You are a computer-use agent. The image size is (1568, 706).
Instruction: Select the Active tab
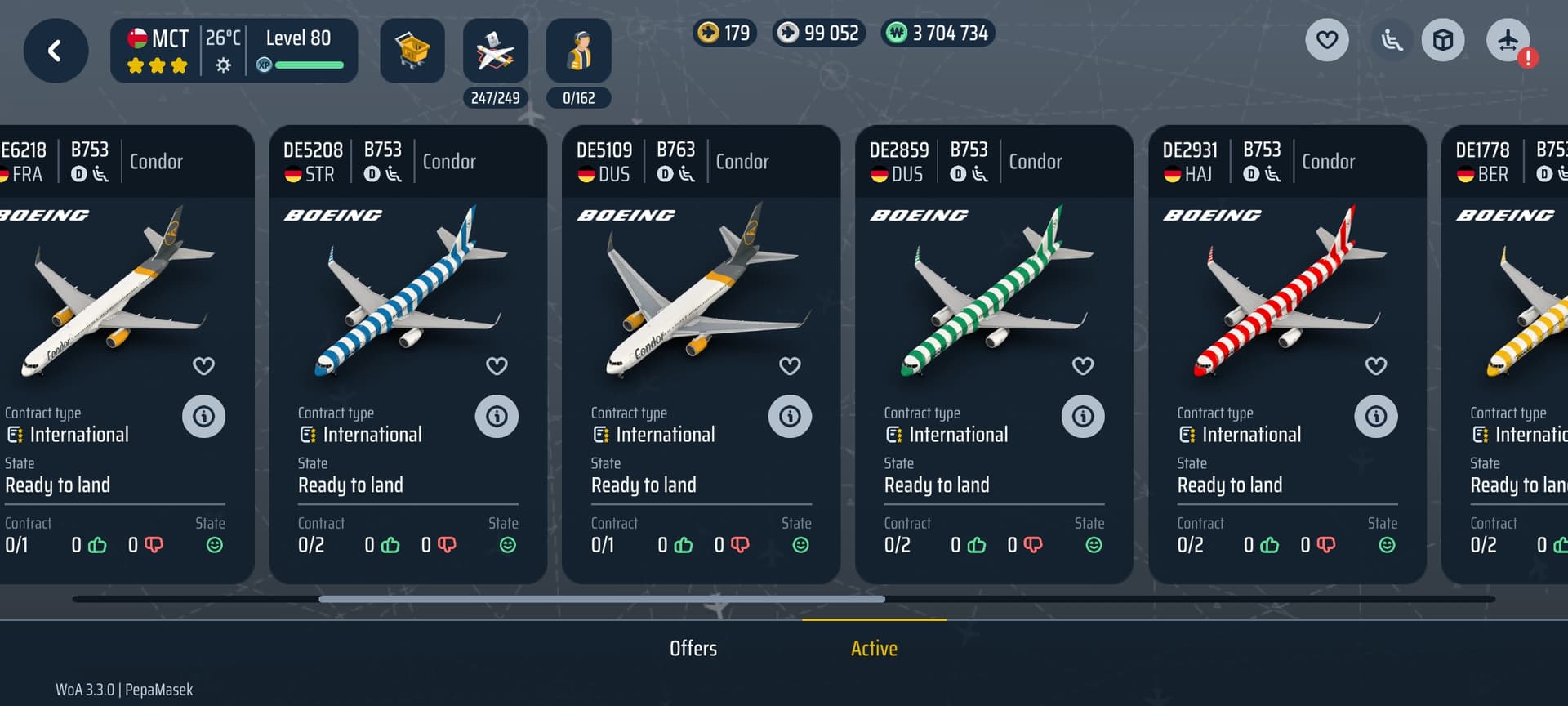coord(874,649)
